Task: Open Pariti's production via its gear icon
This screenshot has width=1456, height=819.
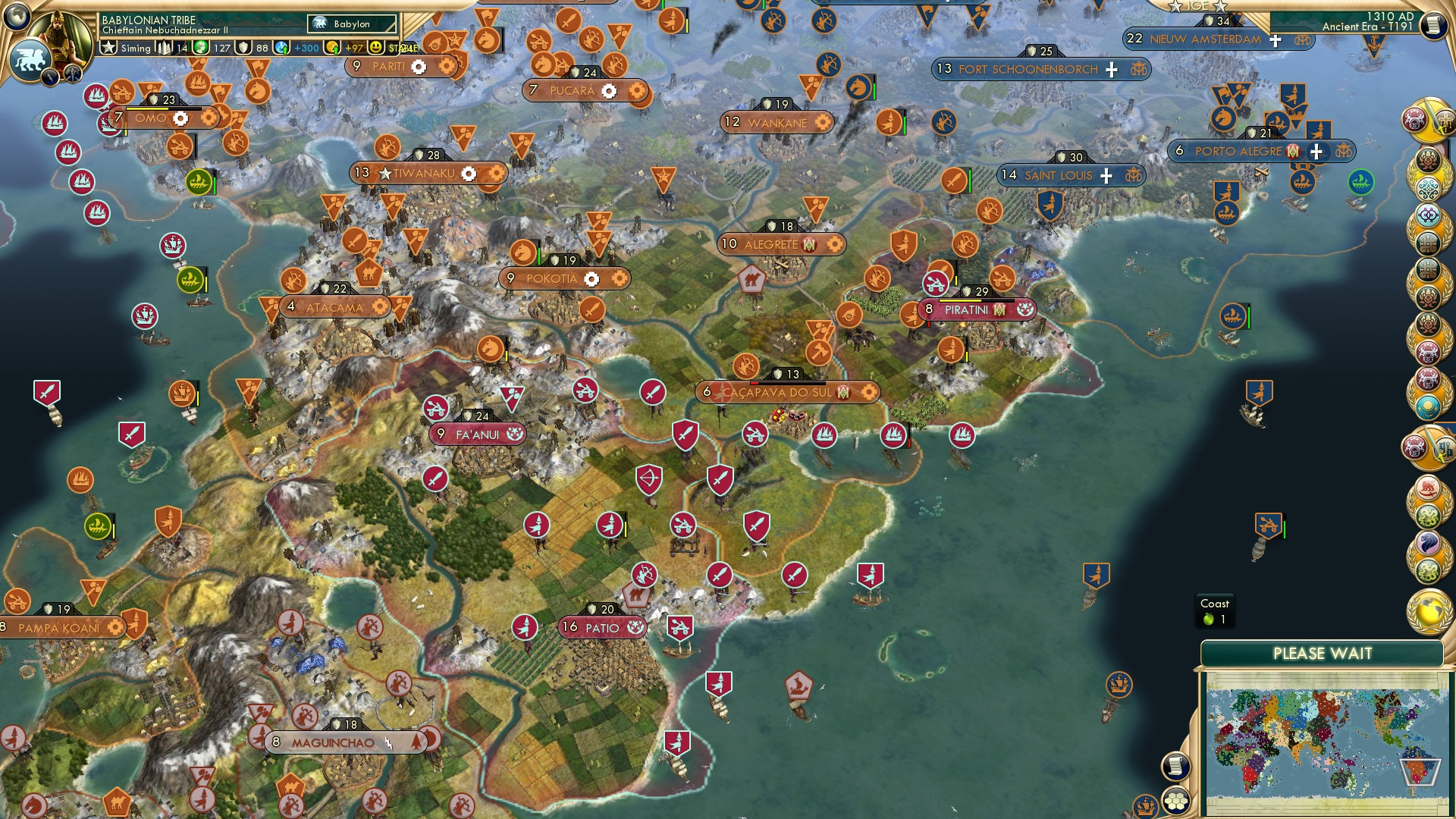Action: click(418, 66)
